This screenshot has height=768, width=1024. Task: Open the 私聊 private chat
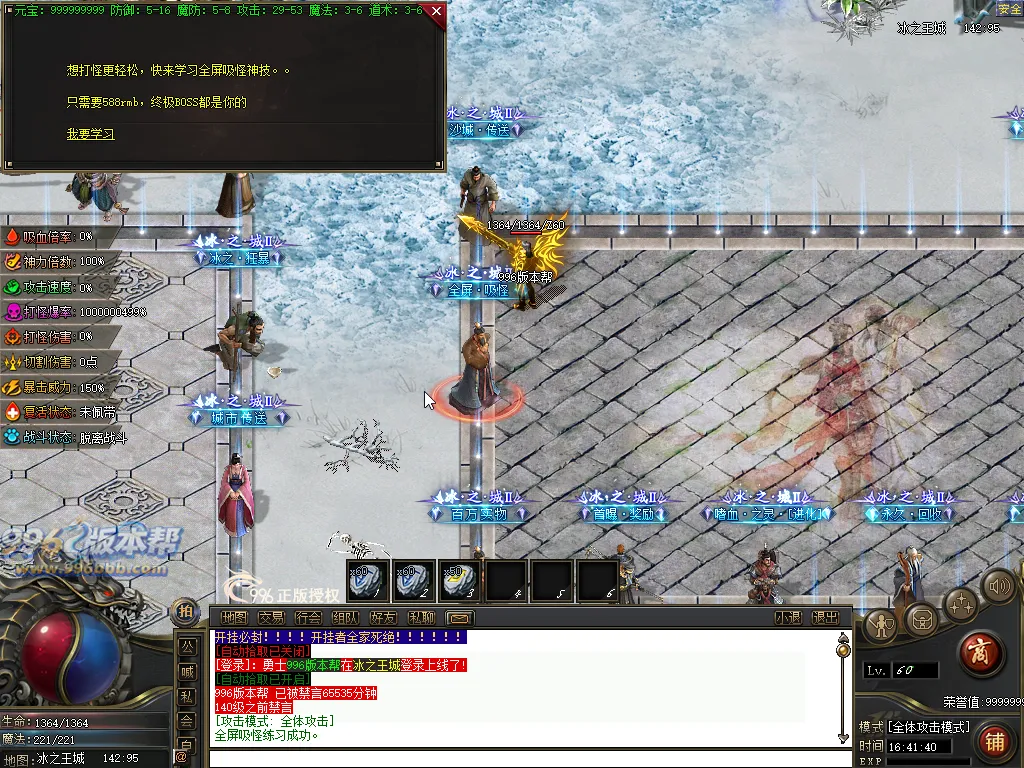[421, 618]
